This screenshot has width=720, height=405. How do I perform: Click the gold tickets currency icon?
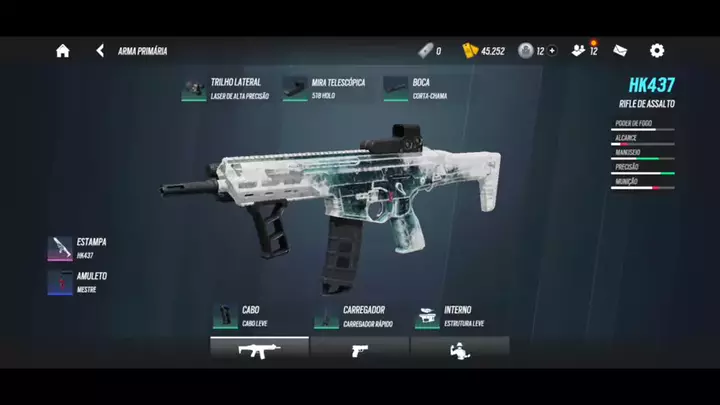coord(470,51)
